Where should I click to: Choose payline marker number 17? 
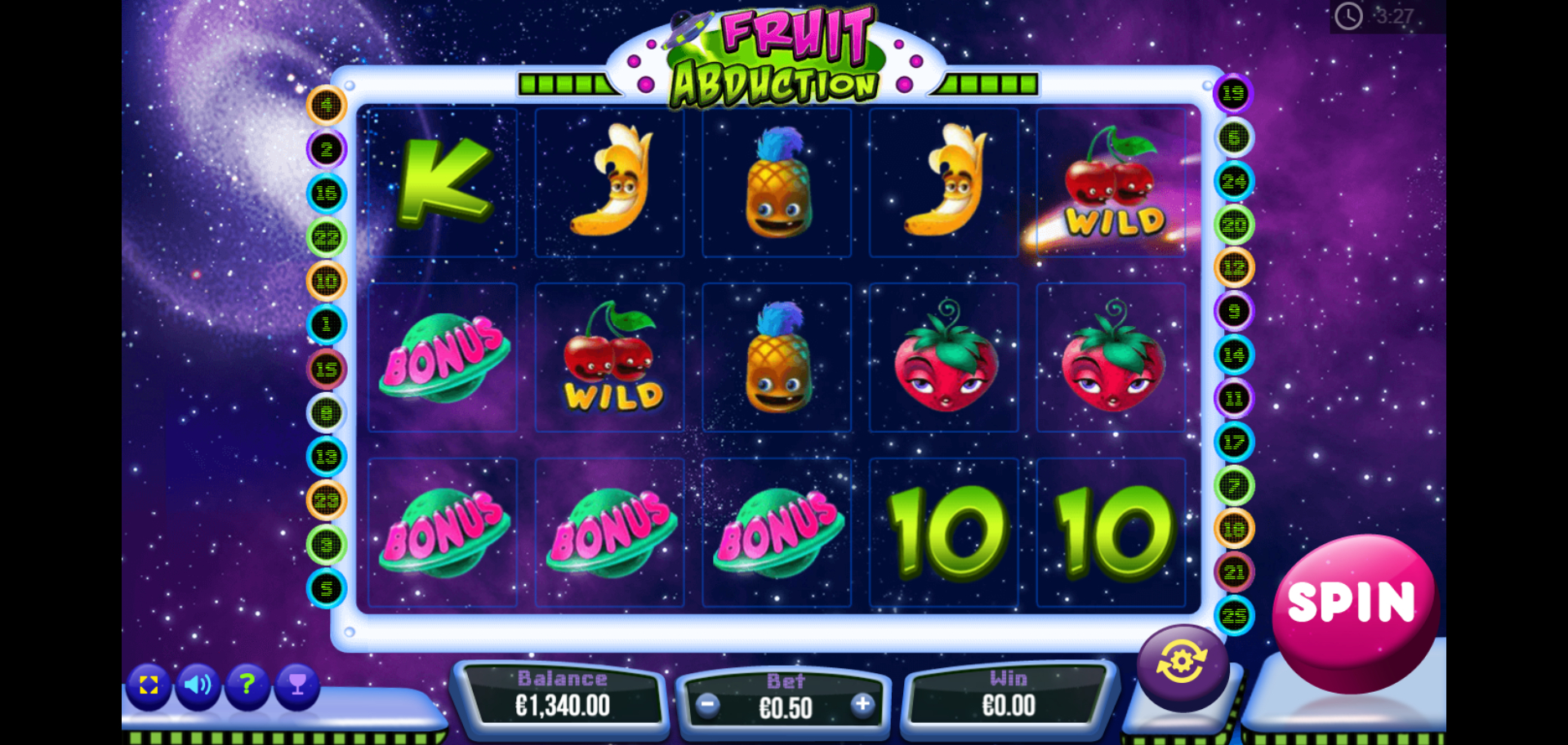pyautogui.click(x=1233, y=443)
